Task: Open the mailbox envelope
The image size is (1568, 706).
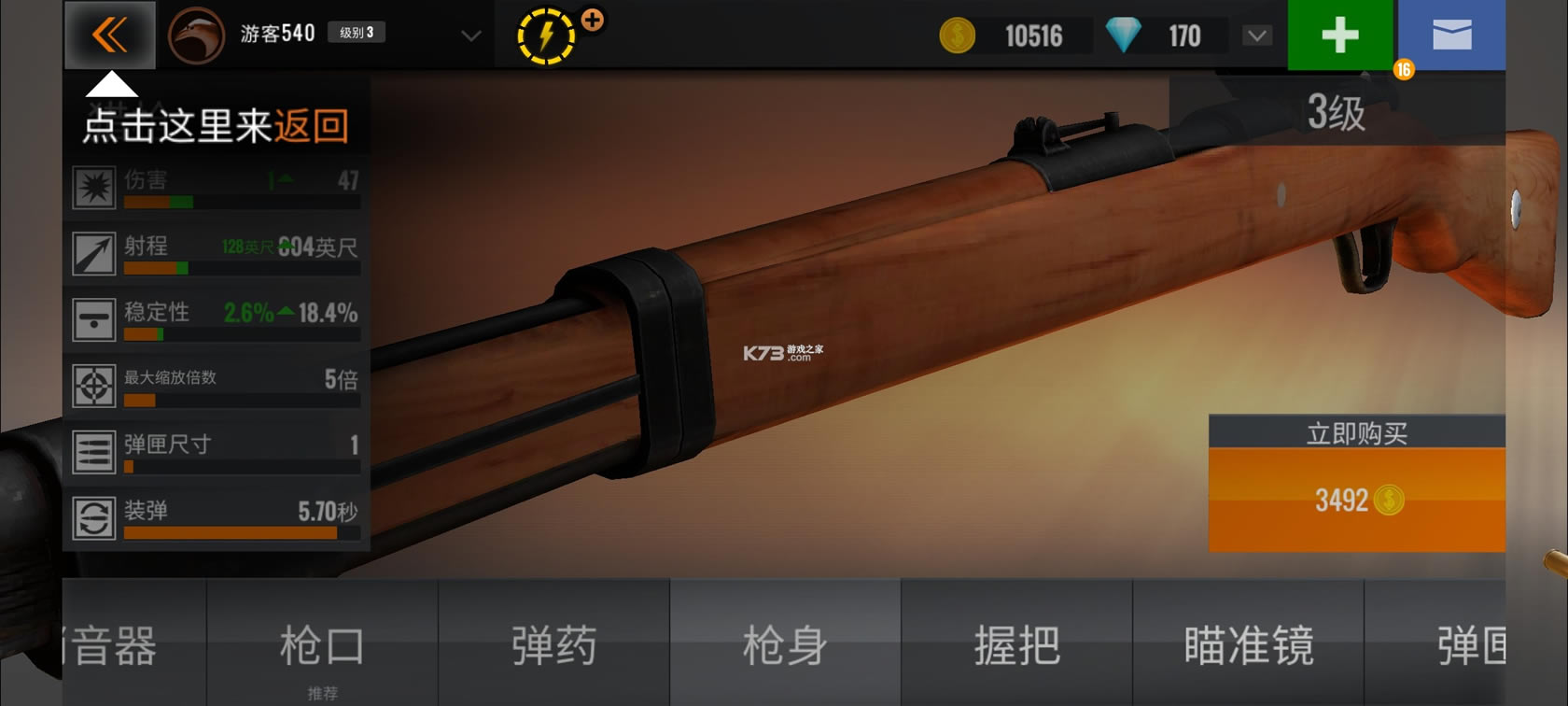Action: click(1451, 35)
